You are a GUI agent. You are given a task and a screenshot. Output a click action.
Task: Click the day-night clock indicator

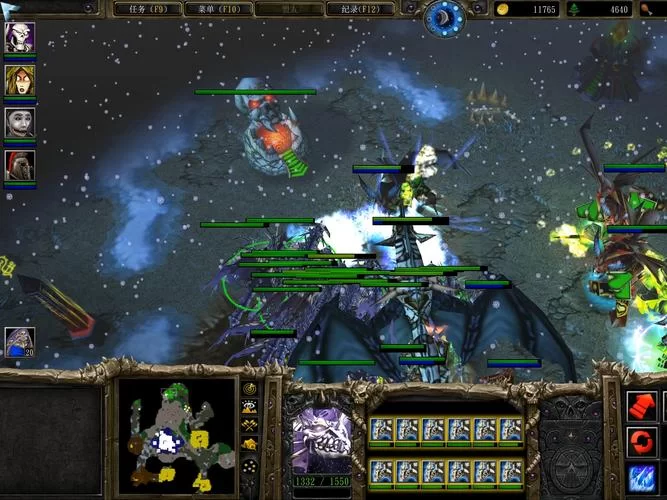click(x=443, y=17)
